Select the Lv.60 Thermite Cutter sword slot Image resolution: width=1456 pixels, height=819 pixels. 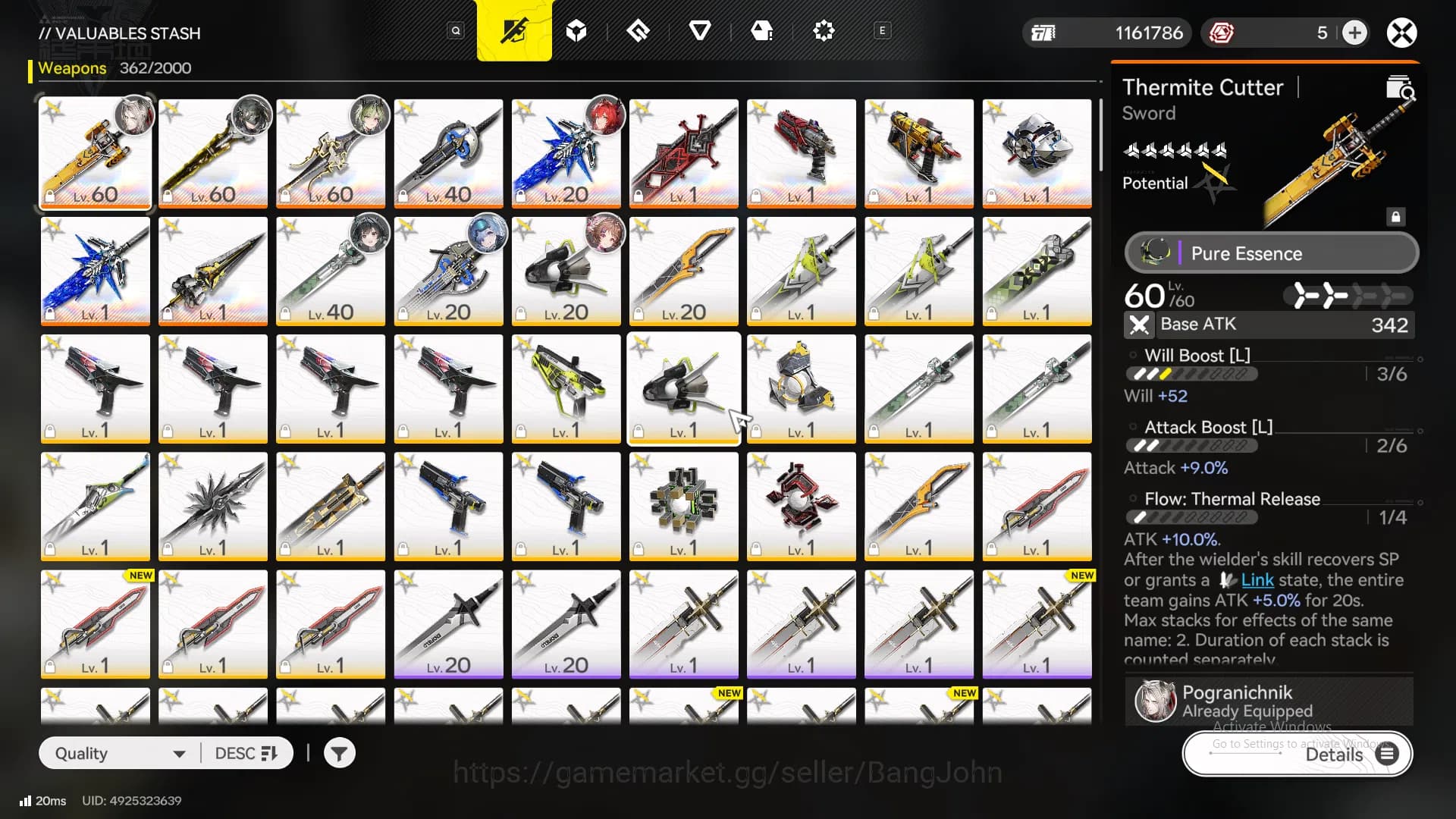tap(96, 153)
